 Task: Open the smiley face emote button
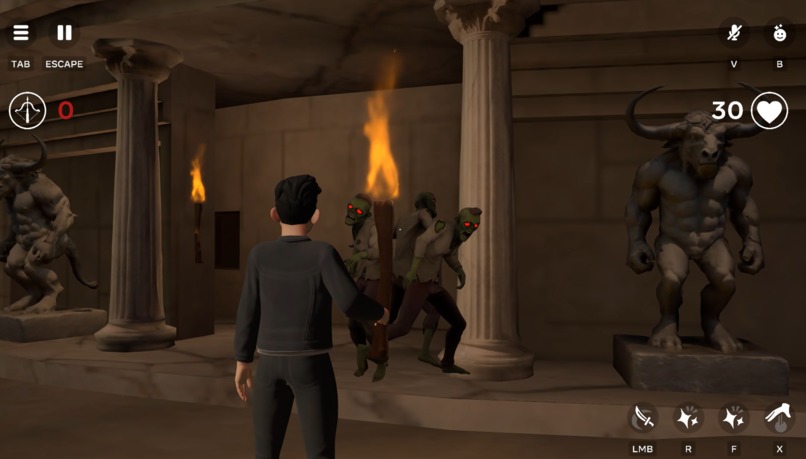[x=780, y=33]
